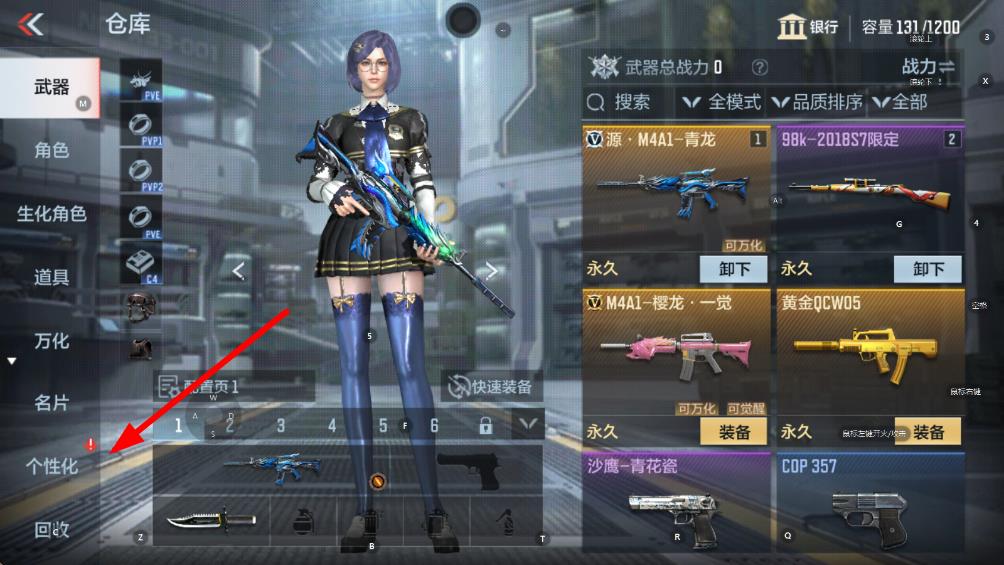This screenshot has height=565, width=1004.
Task: Open the weapon power help question mark
Action: pyautogui.click(x=760, y=68)
